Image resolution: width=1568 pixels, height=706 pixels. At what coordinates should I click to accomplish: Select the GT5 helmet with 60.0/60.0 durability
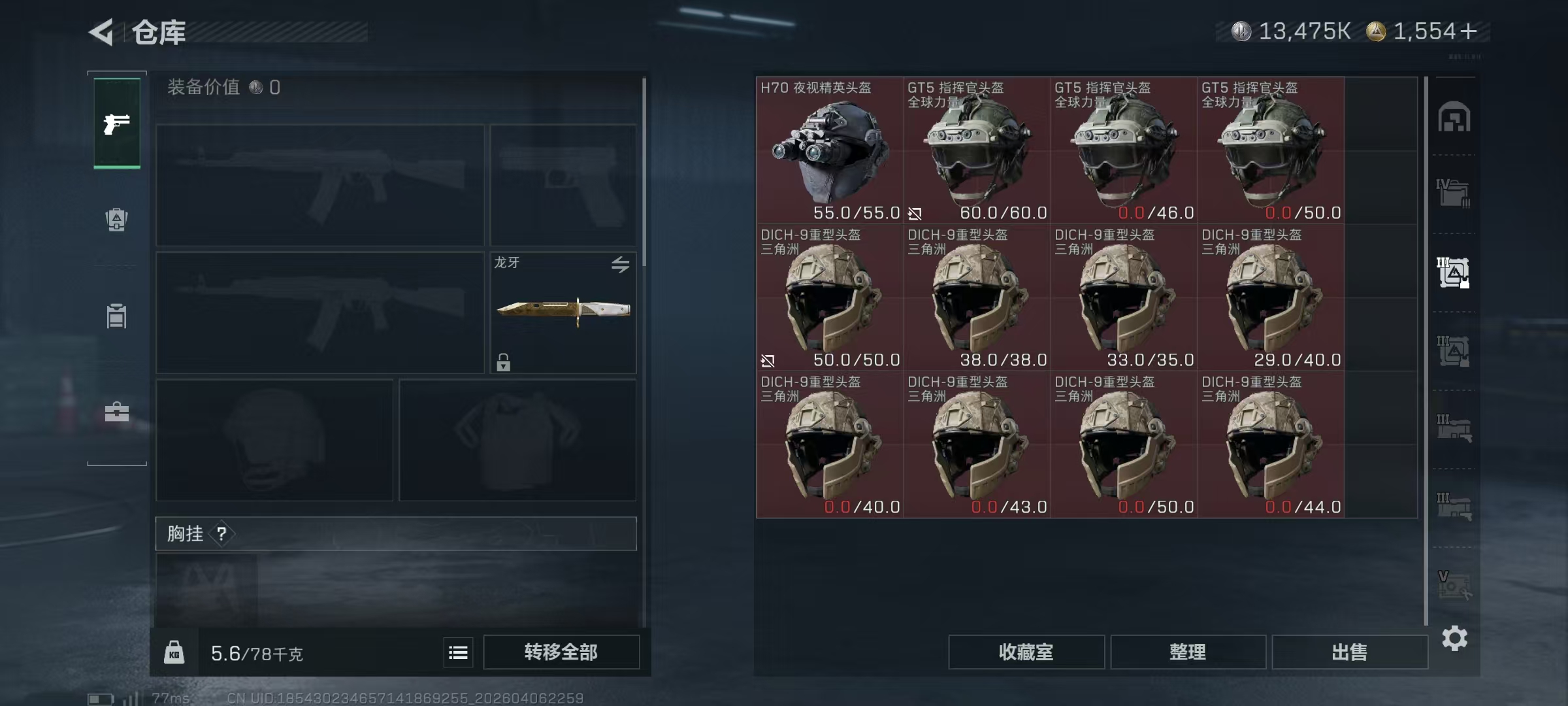tap(977, 150)
